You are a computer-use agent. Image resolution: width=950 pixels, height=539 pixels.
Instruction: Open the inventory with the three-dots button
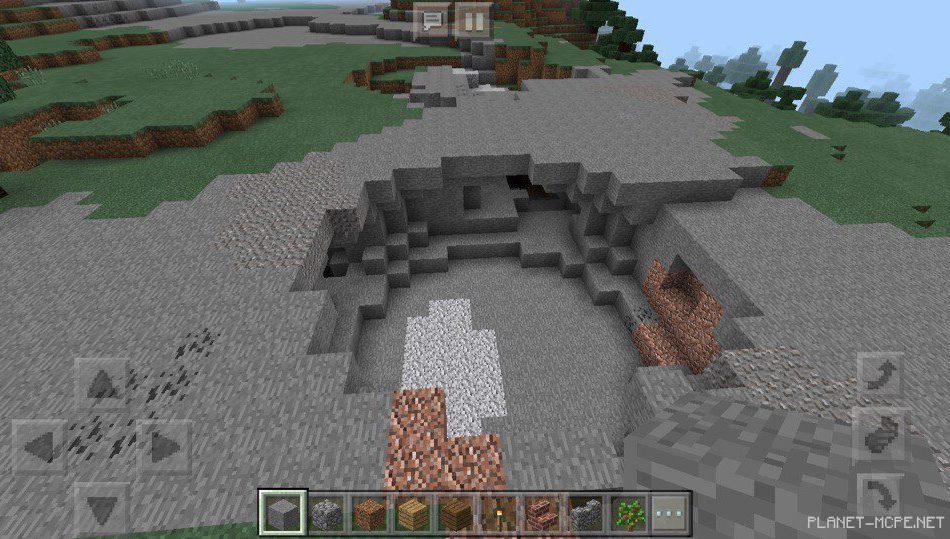pos(670,513)
